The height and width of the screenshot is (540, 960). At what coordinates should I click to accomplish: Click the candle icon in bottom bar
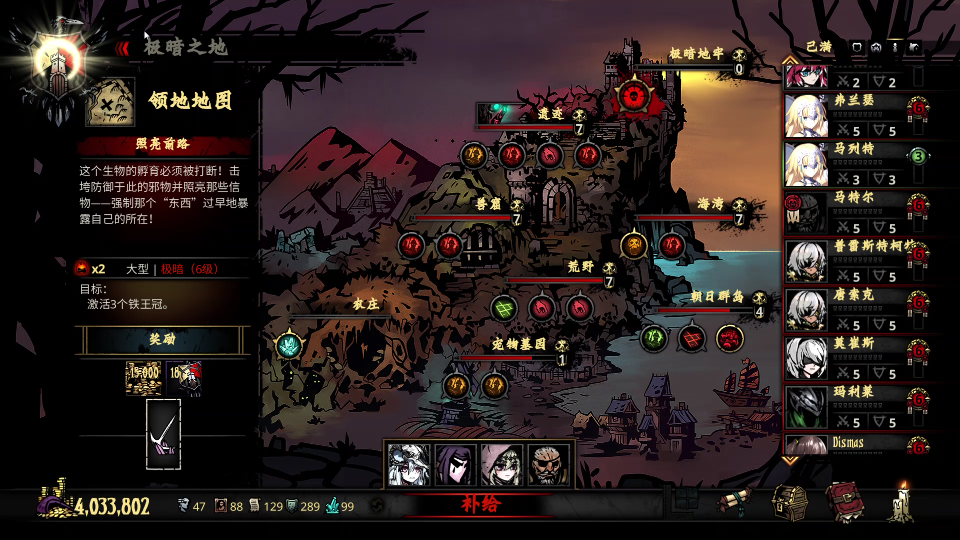pyautogui.click(x=904, y=503)
